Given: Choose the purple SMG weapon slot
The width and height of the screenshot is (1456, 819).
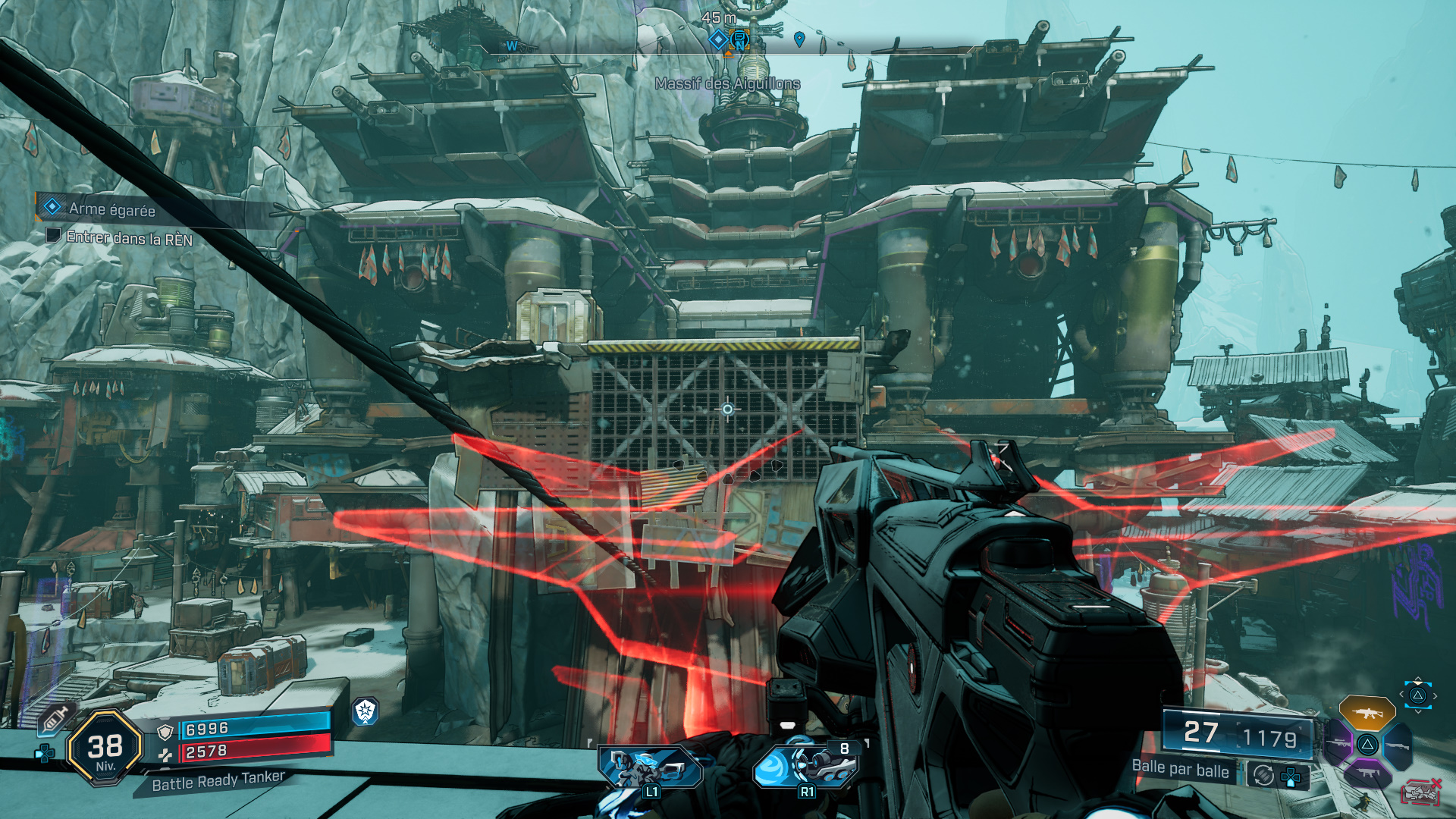Looking at the screenshot, I should pos(1367,773).
